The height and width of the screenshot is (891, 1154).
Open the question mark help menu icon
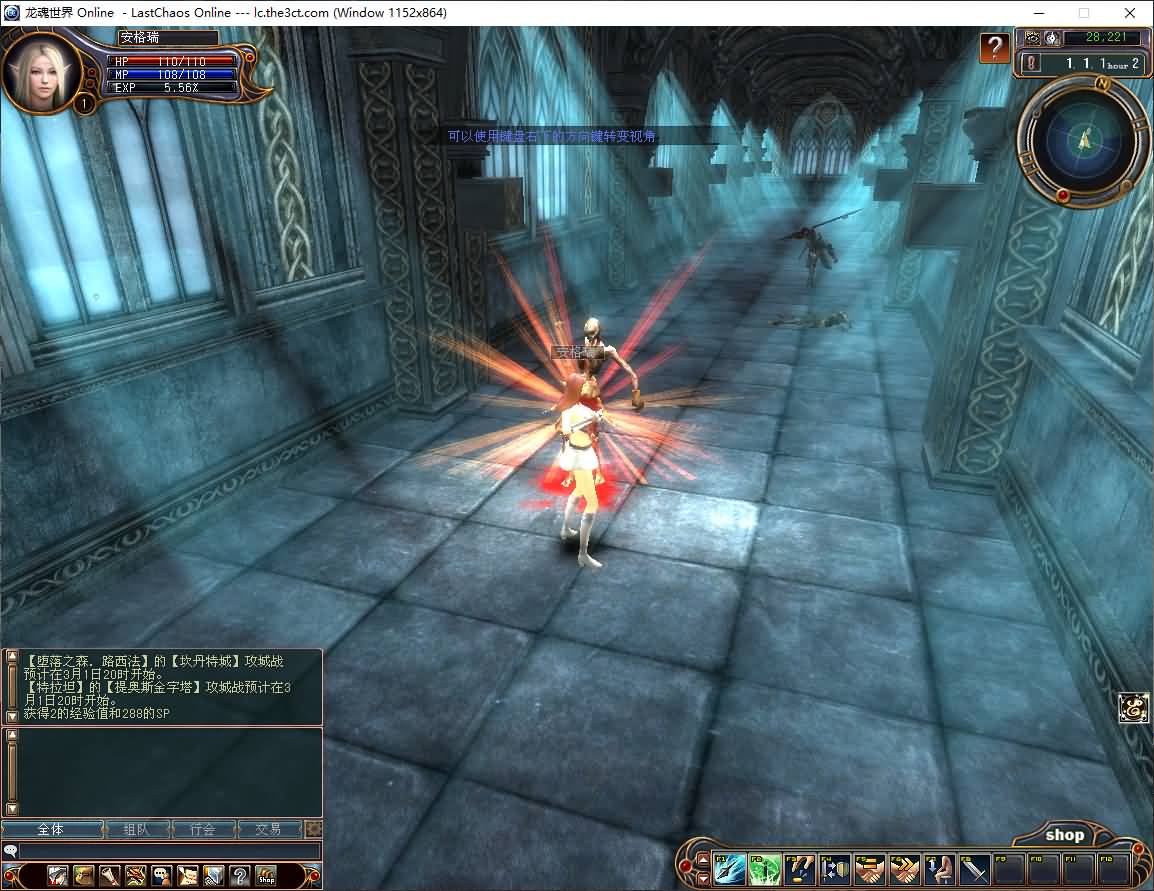239,877
